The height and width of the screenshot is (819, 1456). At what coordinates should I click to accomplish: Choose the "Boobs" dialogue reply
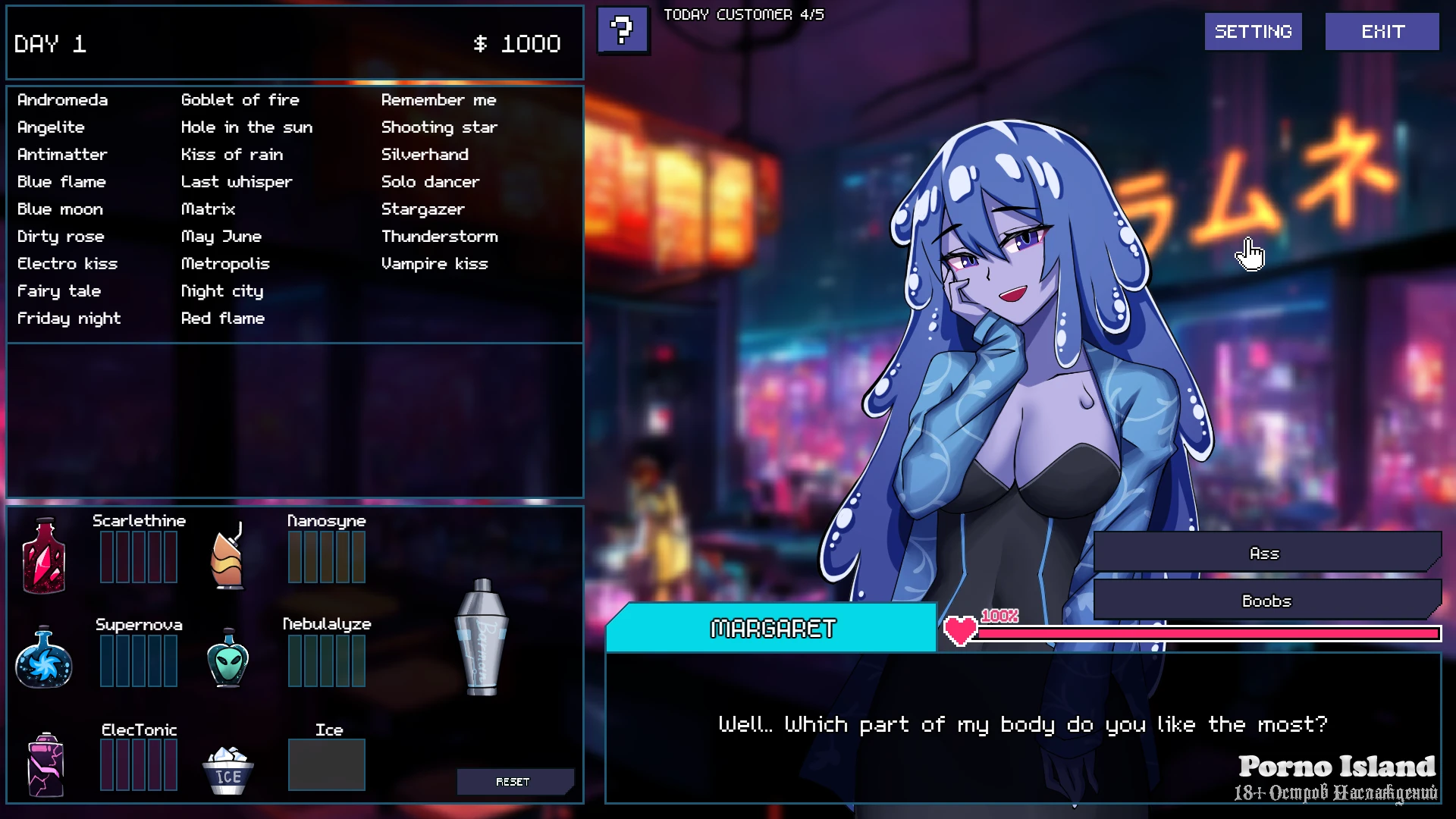(1266, 601)
